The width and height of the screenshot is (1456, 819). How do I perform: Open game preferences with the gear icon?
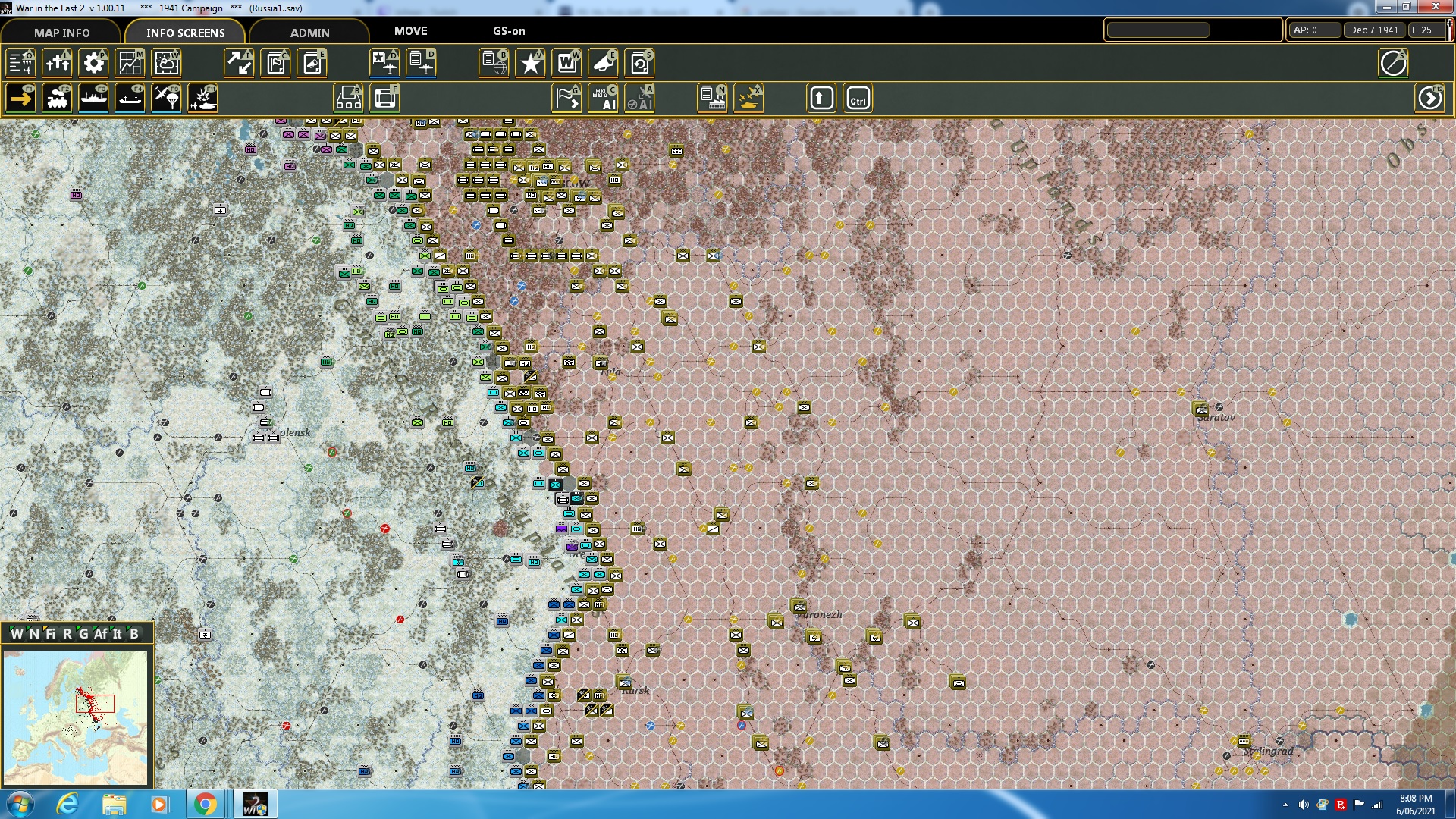(x=93, y=63)
